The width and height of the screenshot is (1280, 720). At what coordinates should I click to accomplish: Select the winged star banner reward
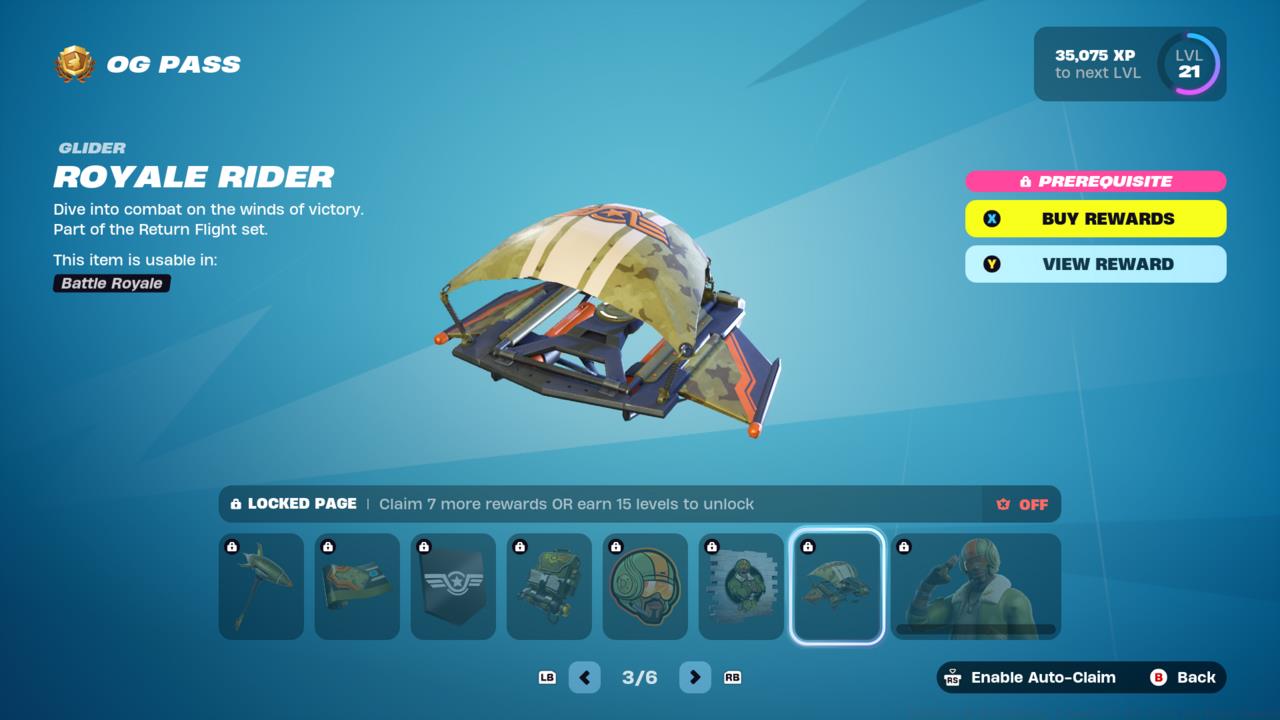click(x=453, y=586)
